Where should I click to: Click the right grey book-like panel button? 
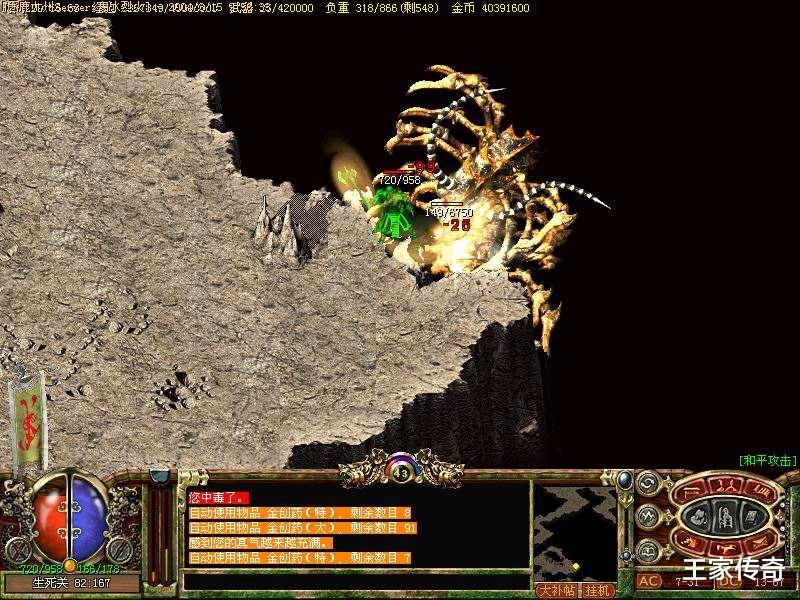[750, 517]
